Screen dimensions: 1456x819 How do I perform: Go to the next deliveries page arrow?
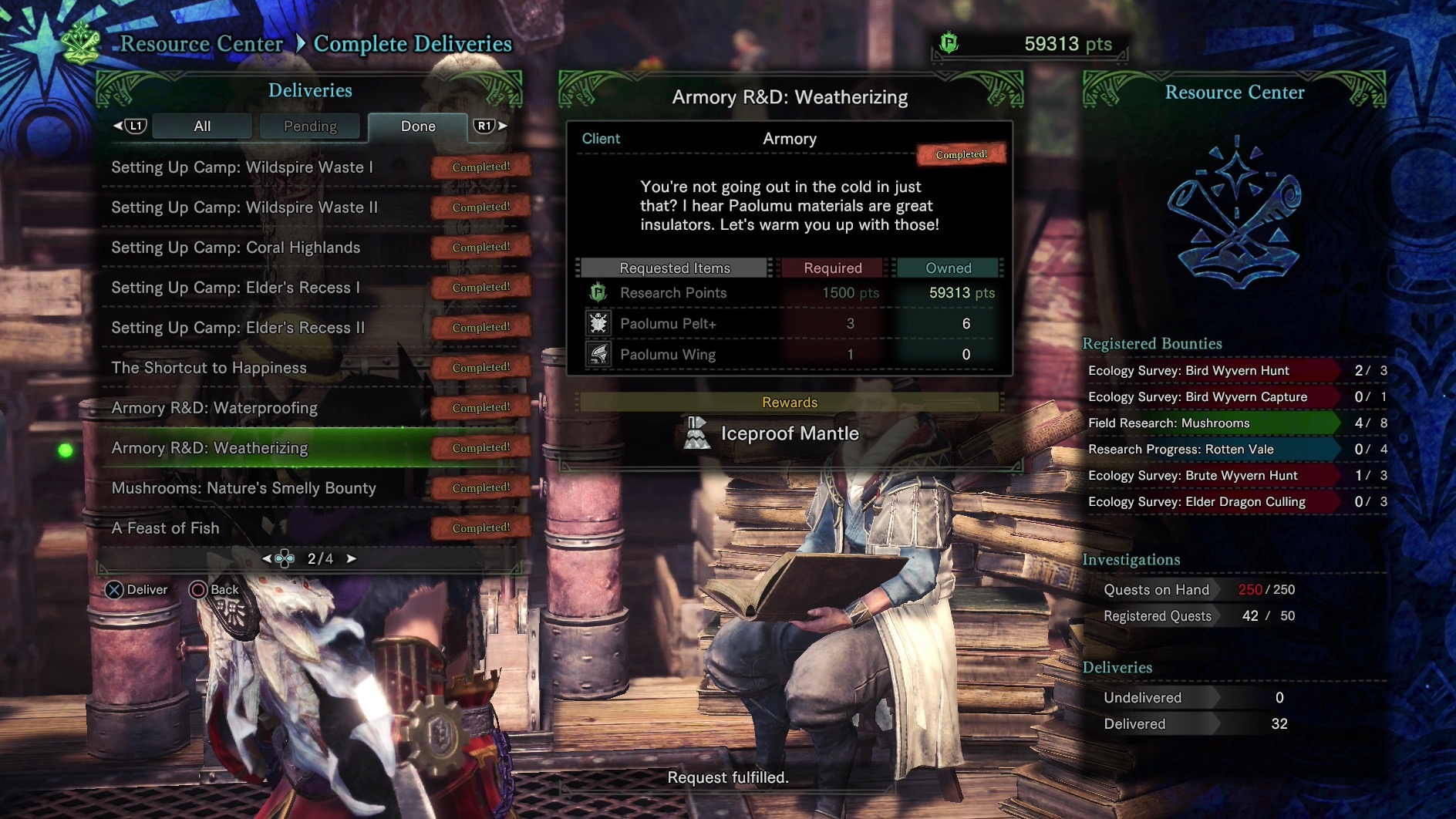coord(352,558)
